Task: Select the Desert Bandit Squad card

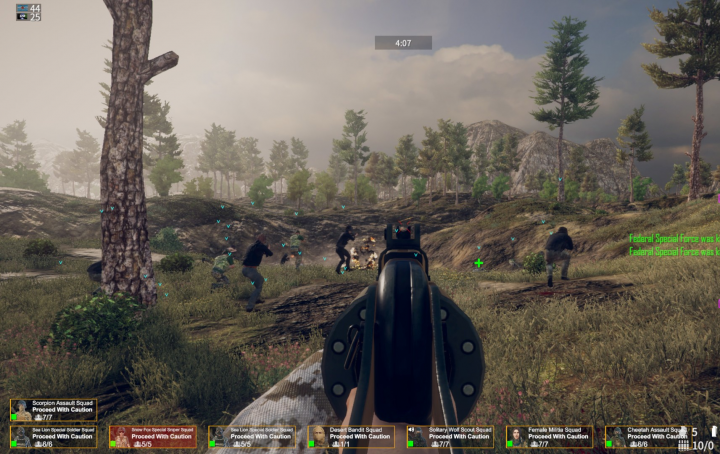Action: coord(350,436)
